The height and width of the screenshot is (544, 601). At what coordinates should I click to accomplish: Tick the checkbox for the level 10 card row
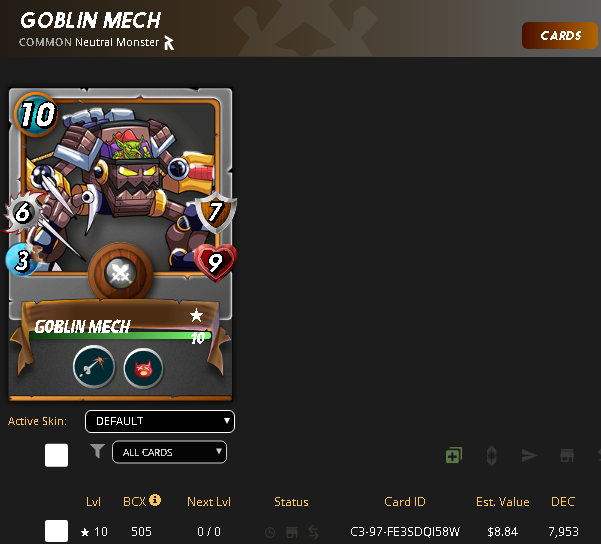point(57,531)
